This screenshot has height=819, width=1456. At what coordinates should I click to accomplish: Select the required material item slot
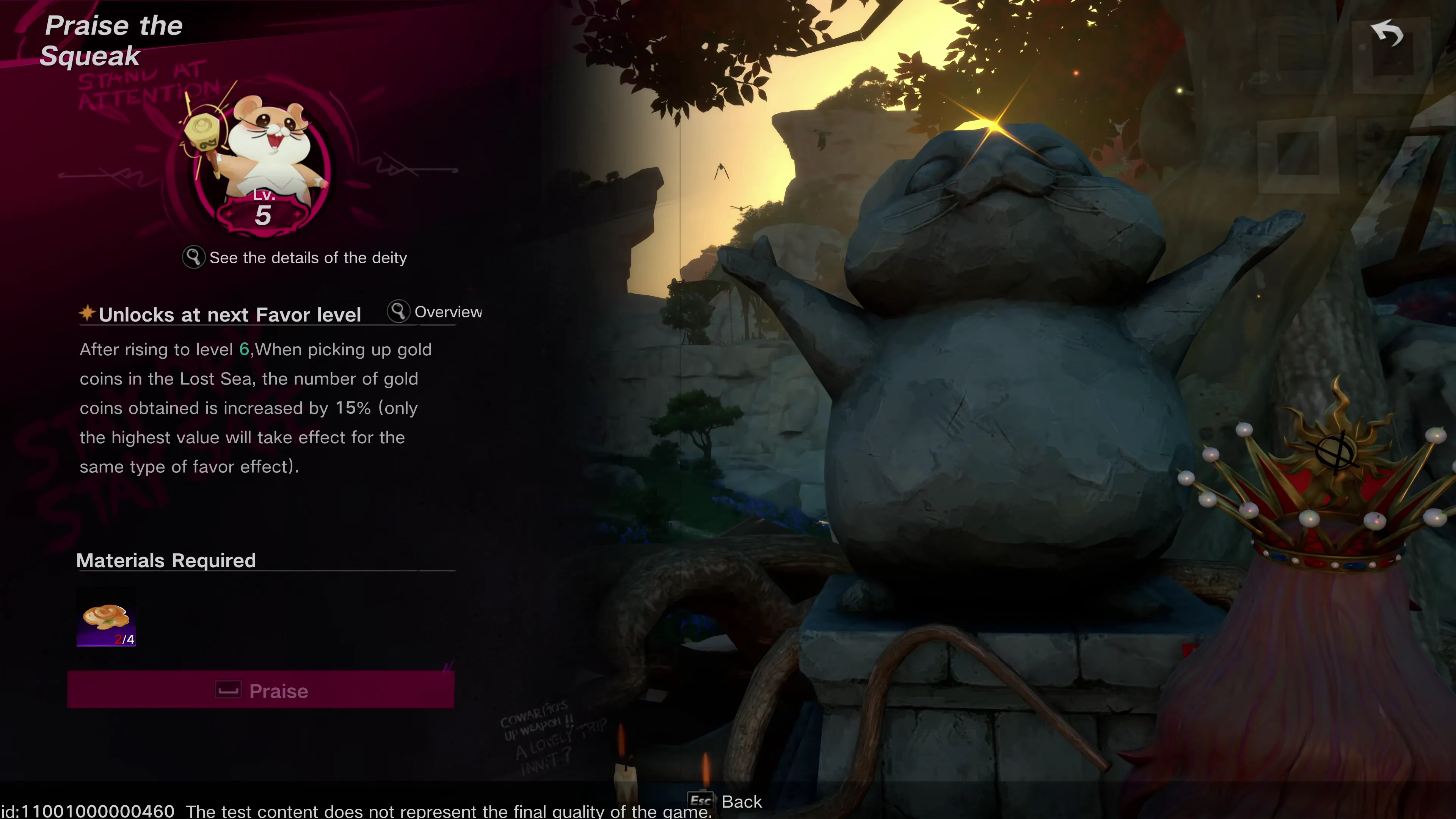pyautogui.click(x=106, y=618)
